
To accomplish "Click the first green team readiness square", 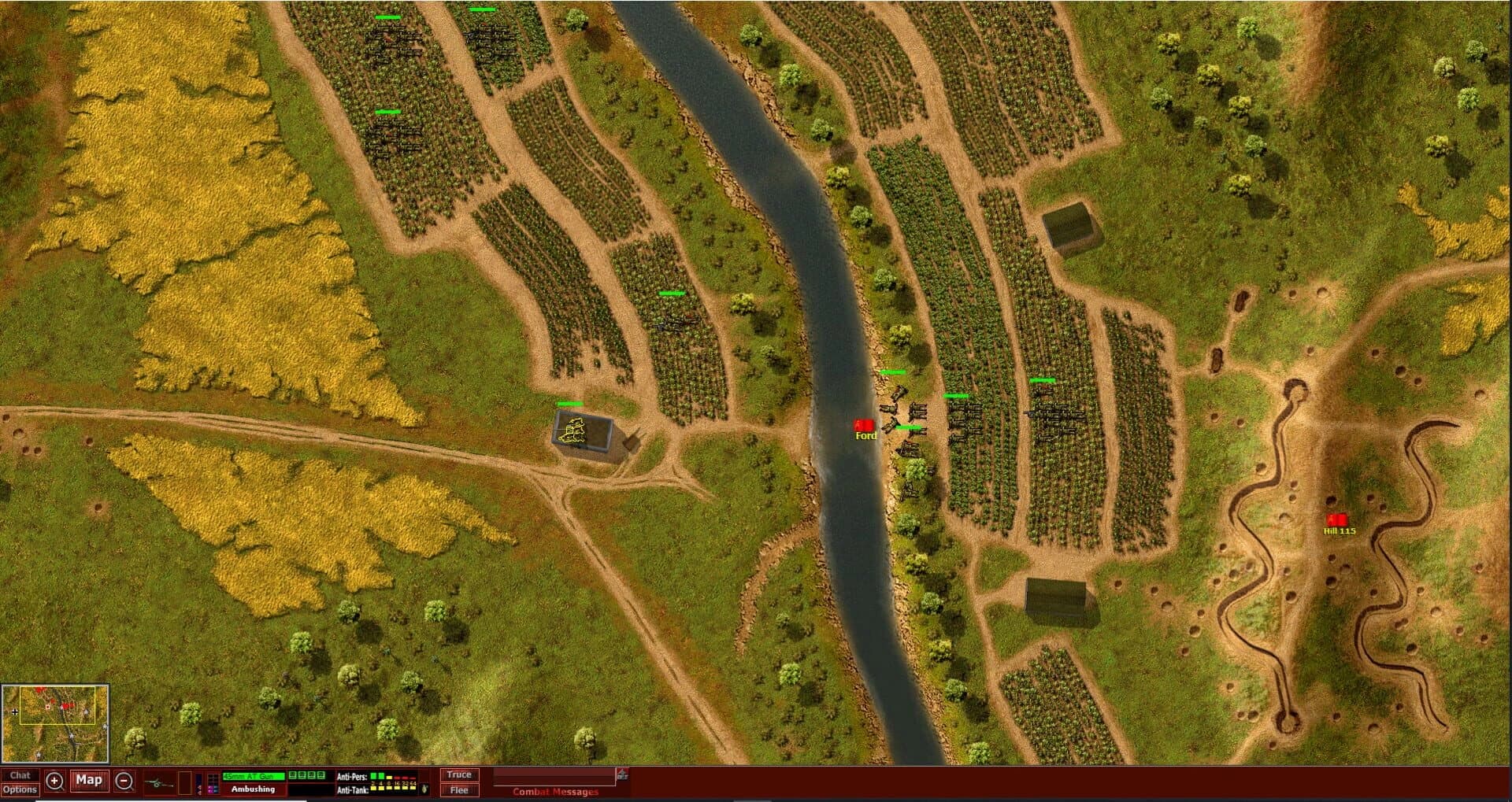I will pyautogui.click(x=291, y=775).
